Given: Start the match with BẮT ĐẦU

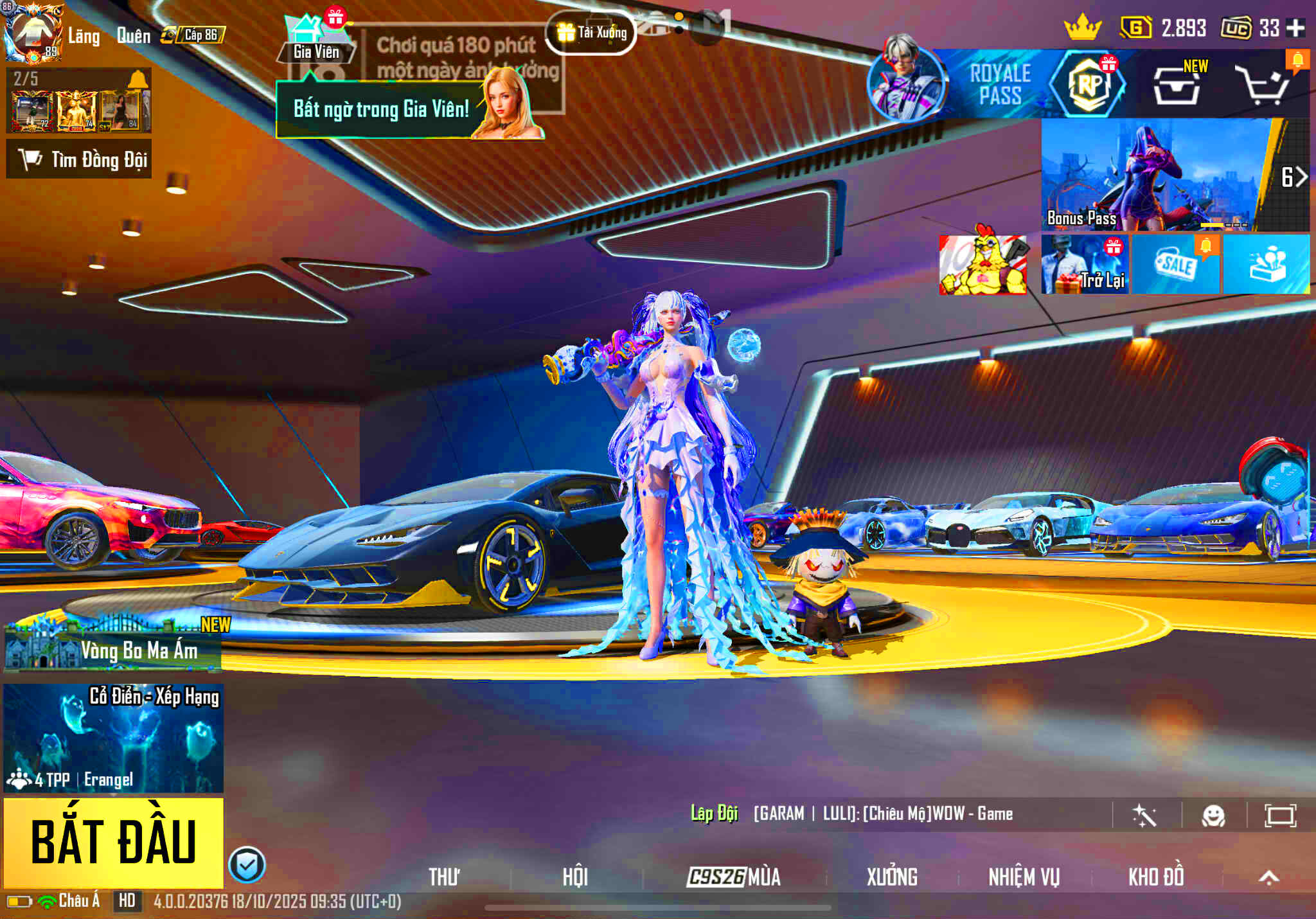Looking at the screenshot, I should click(x=114, y=842).
